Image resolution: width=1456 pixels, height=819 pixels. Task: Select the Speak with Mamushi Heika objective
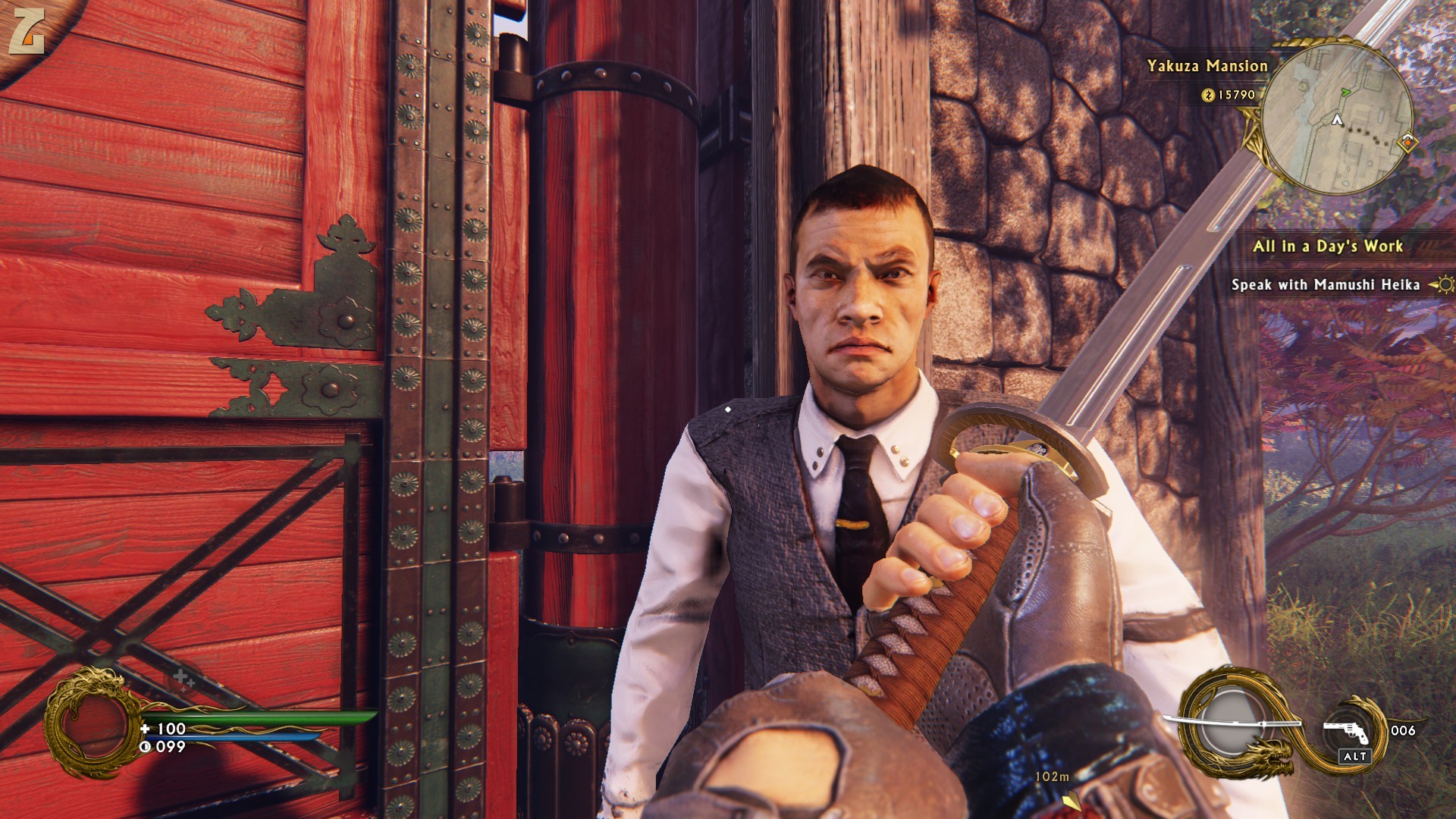tap(1325, 284)
